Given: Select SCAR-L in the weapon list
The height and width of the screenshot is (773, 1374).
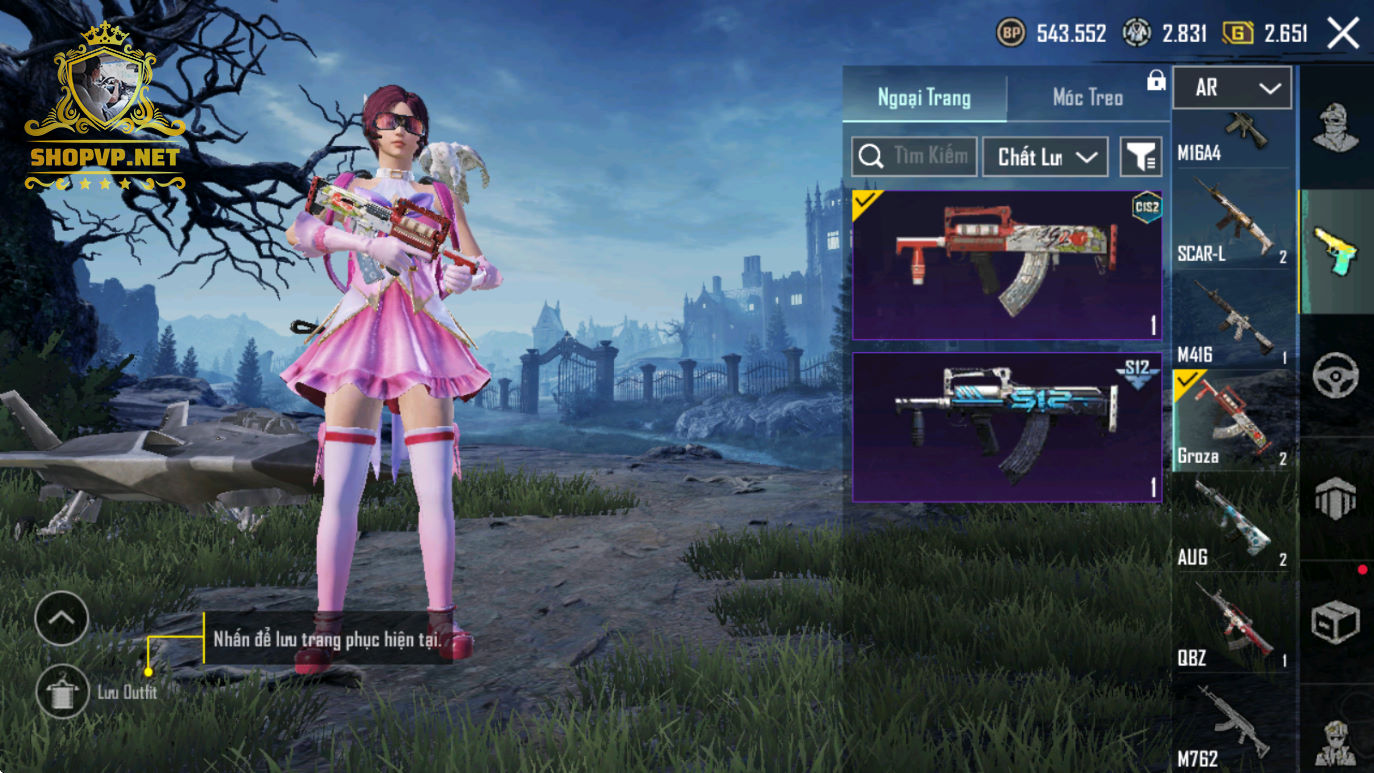Looking at the screenshot, I should pyautogui.click(x=1232, y=220).
